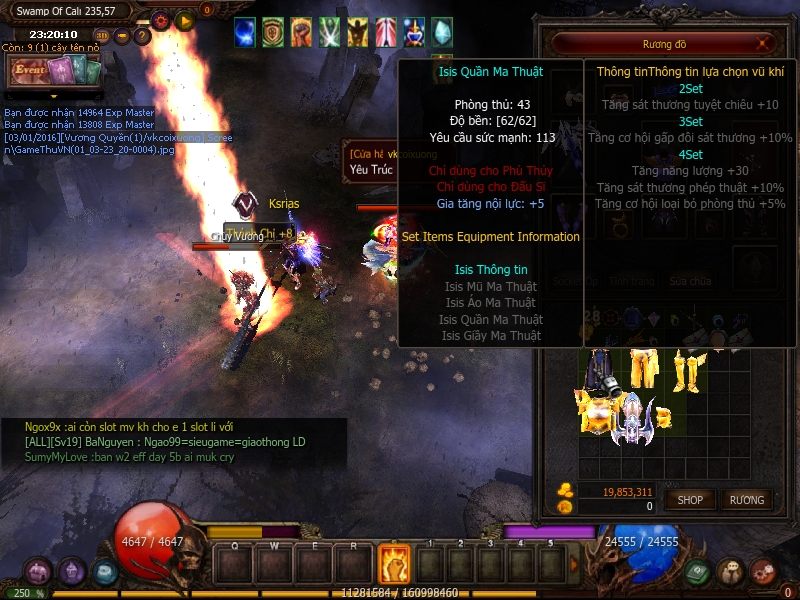Select the golden pants in inventory
The image size is (800, 600).
(x=645, y=368)
